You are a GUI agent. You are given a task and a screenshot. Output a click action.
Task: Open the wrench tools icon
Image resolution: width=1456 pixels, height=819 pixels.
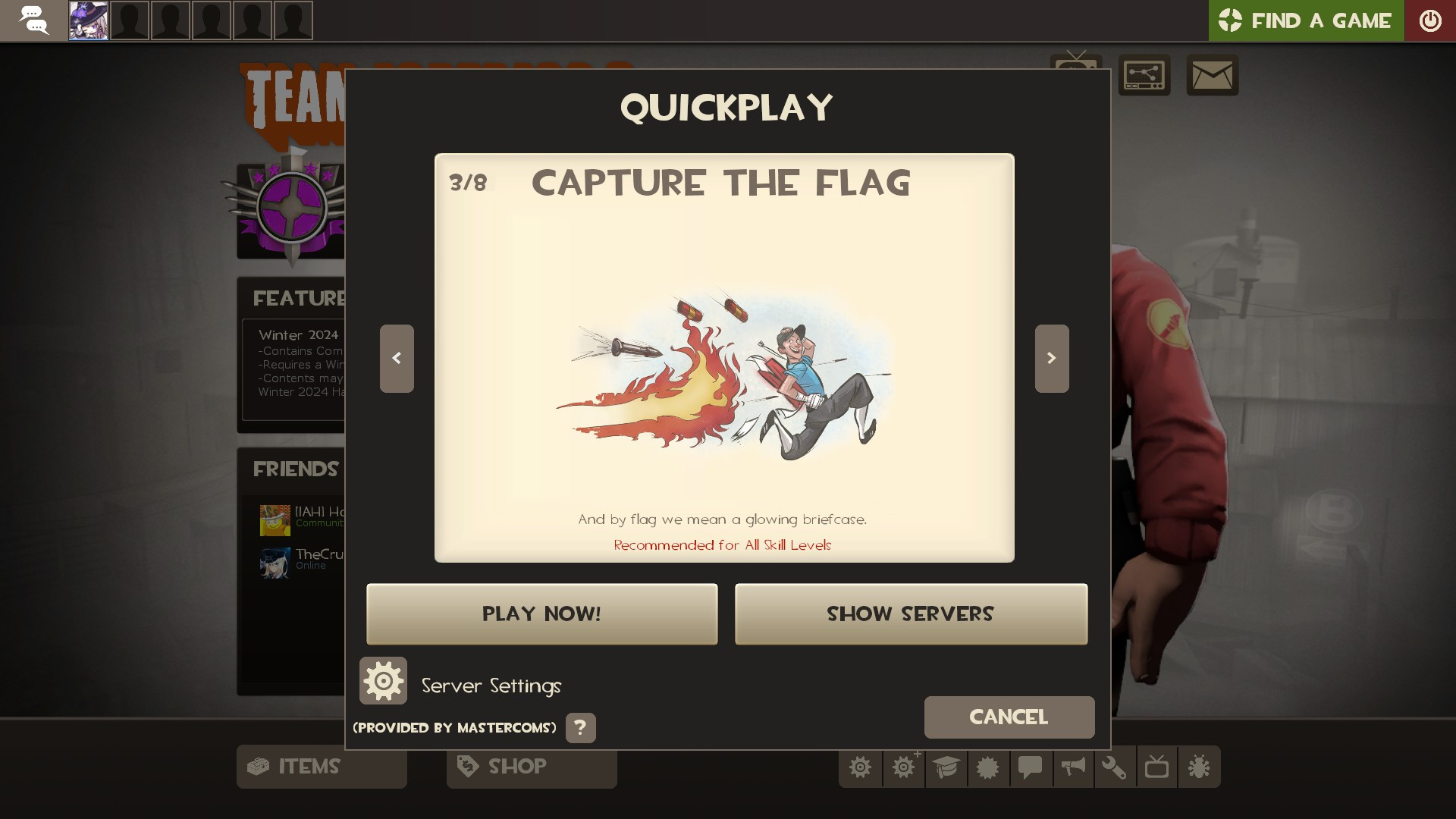1114,767
